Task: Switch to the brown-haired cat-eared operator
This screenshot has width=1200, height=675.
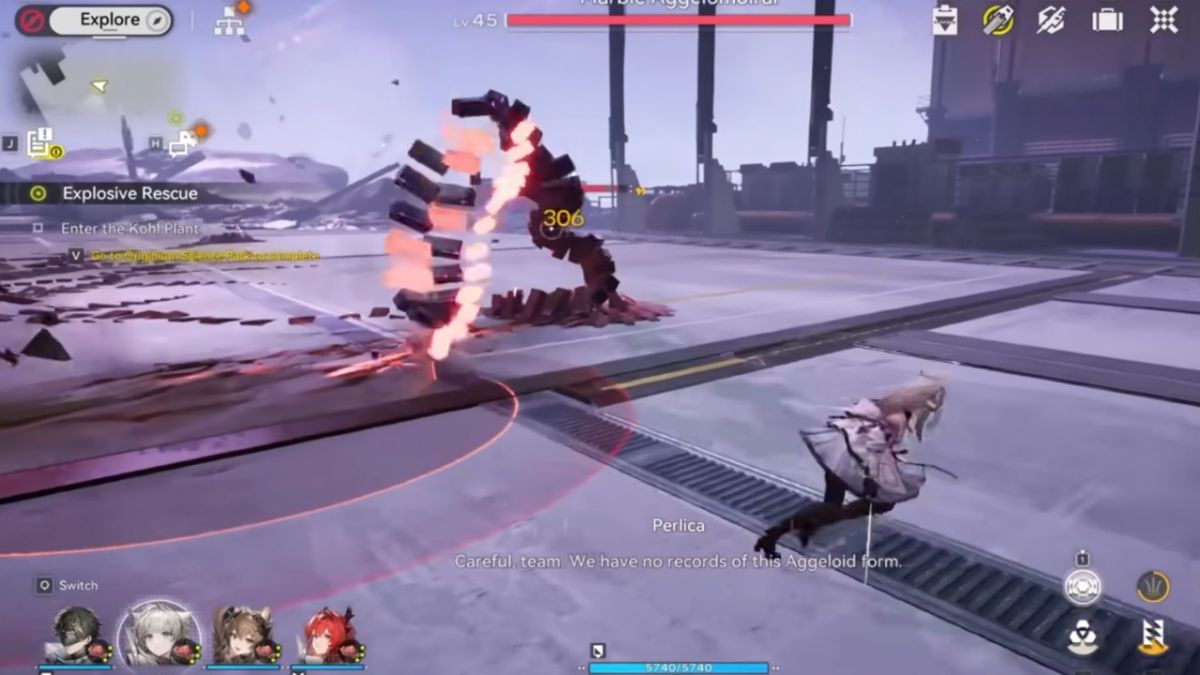Action: (x=242, y=635)
